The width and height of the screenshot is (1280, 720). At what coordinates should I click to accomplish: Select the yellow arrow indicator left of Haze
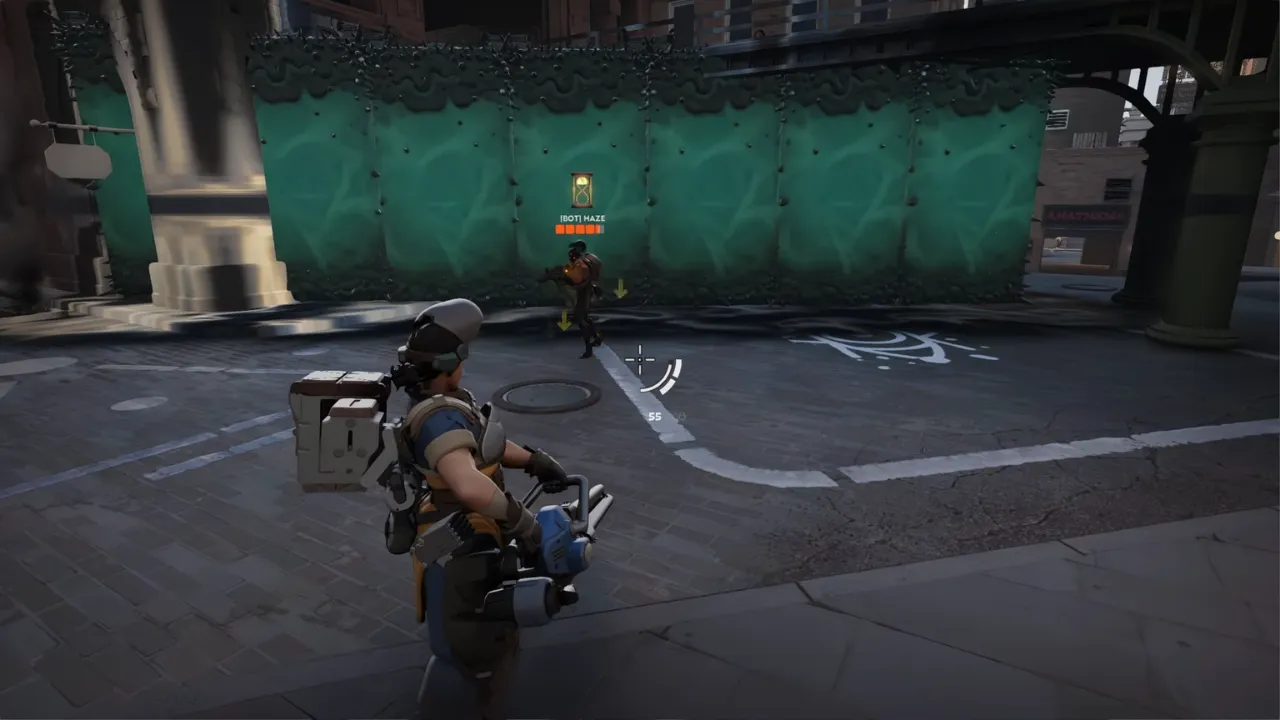click(565, 318)
